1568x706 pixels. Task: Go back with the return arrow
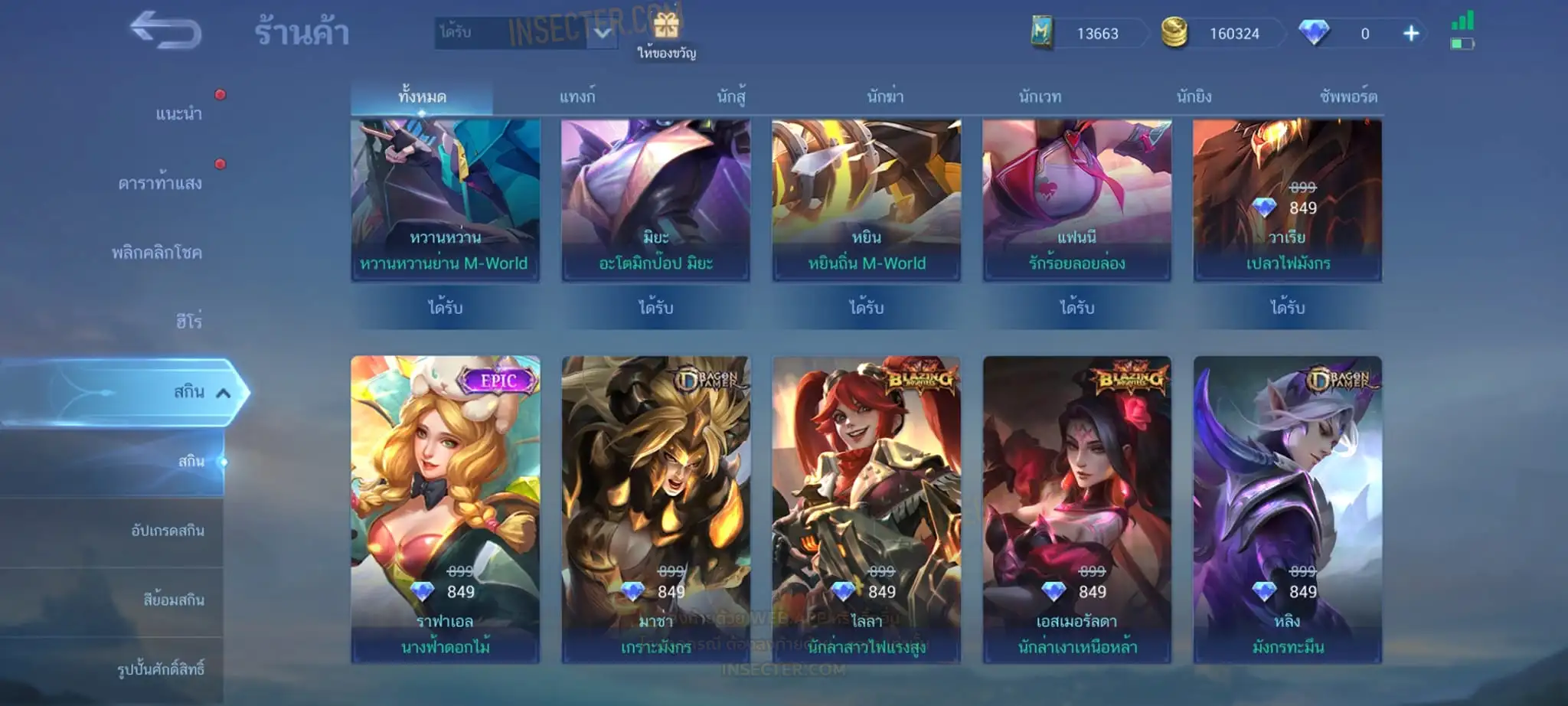(165, 31)
